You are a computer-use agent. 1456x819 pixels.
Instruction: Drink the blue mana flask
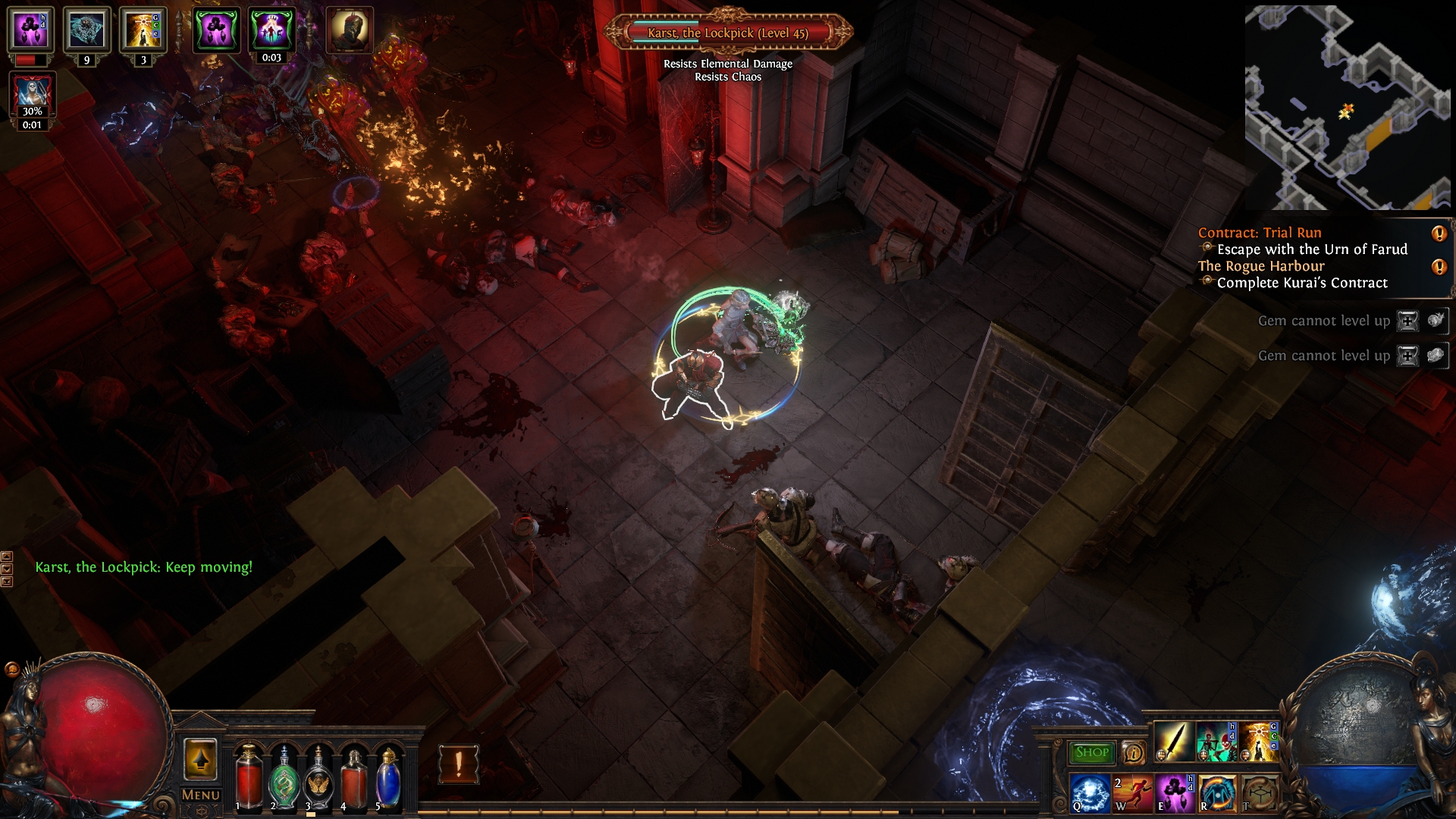point(388,778)
